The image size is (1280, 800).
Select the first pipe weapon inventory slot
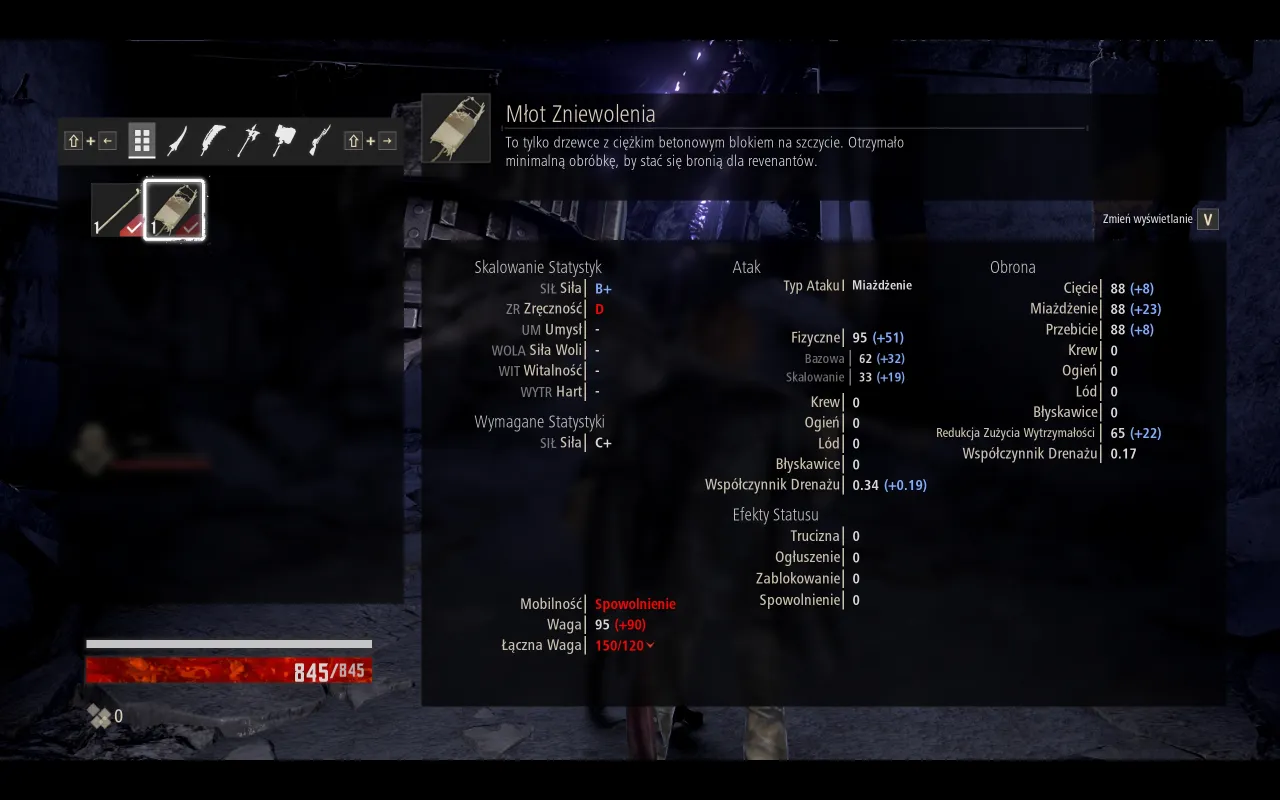(x=118, y=208)
